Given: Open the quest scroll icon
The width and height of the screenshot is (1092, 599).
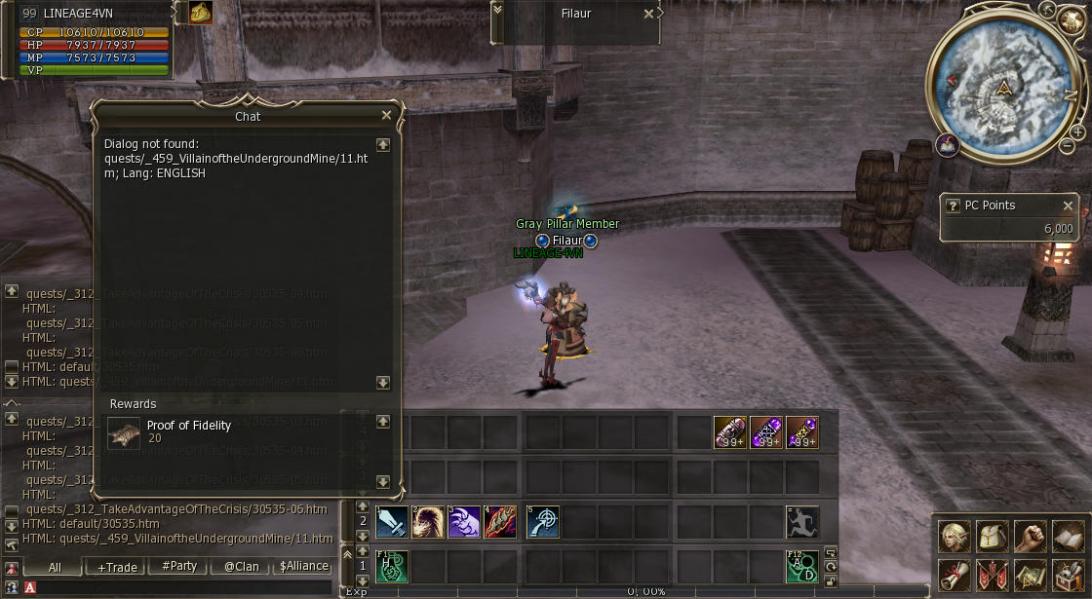Looking at the screenshot, I should 954,575.
